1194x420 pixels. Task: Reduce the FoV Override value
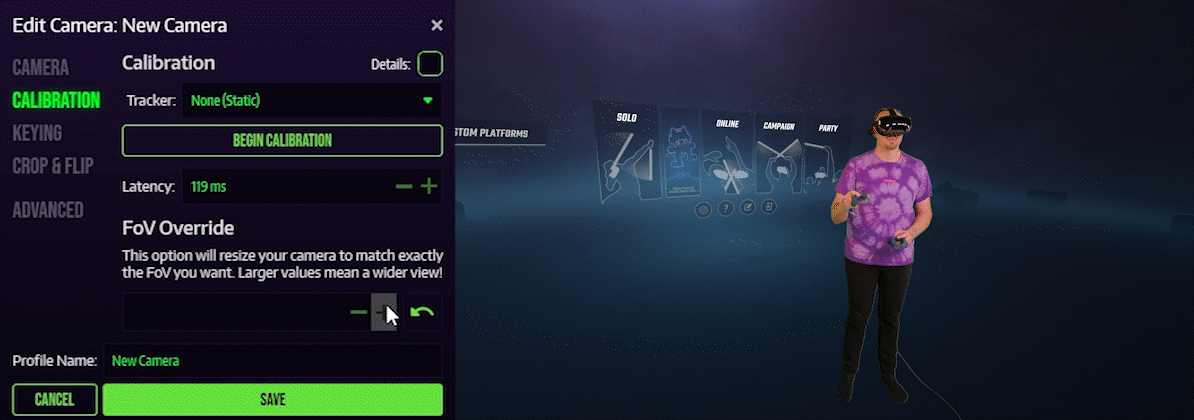[358, 313]
